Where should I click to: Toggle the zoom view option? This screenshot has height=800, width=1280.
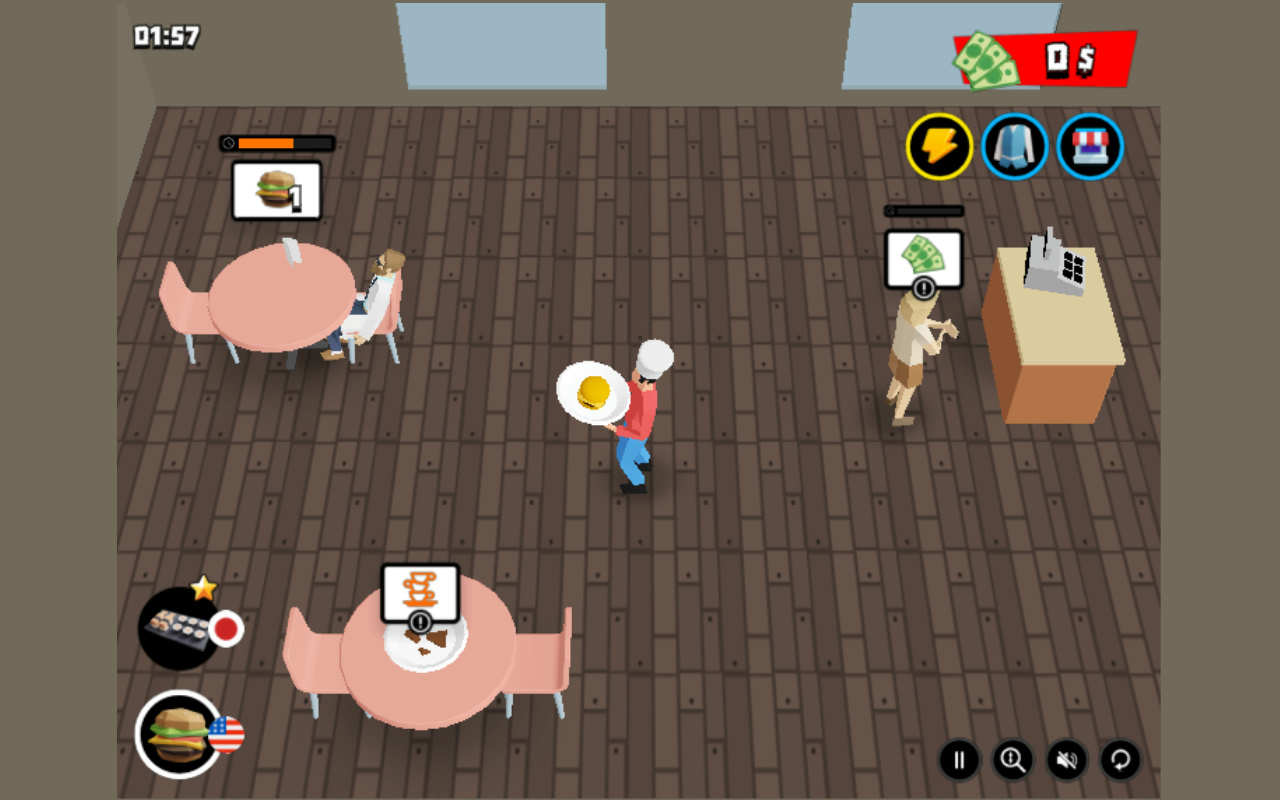click(x=1013, y=760)
